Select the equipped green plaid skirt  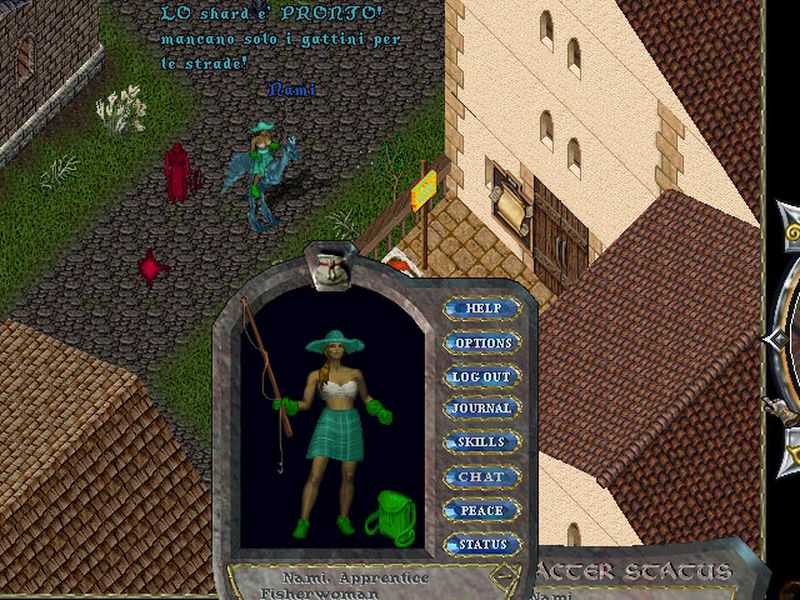pos(335,439)
